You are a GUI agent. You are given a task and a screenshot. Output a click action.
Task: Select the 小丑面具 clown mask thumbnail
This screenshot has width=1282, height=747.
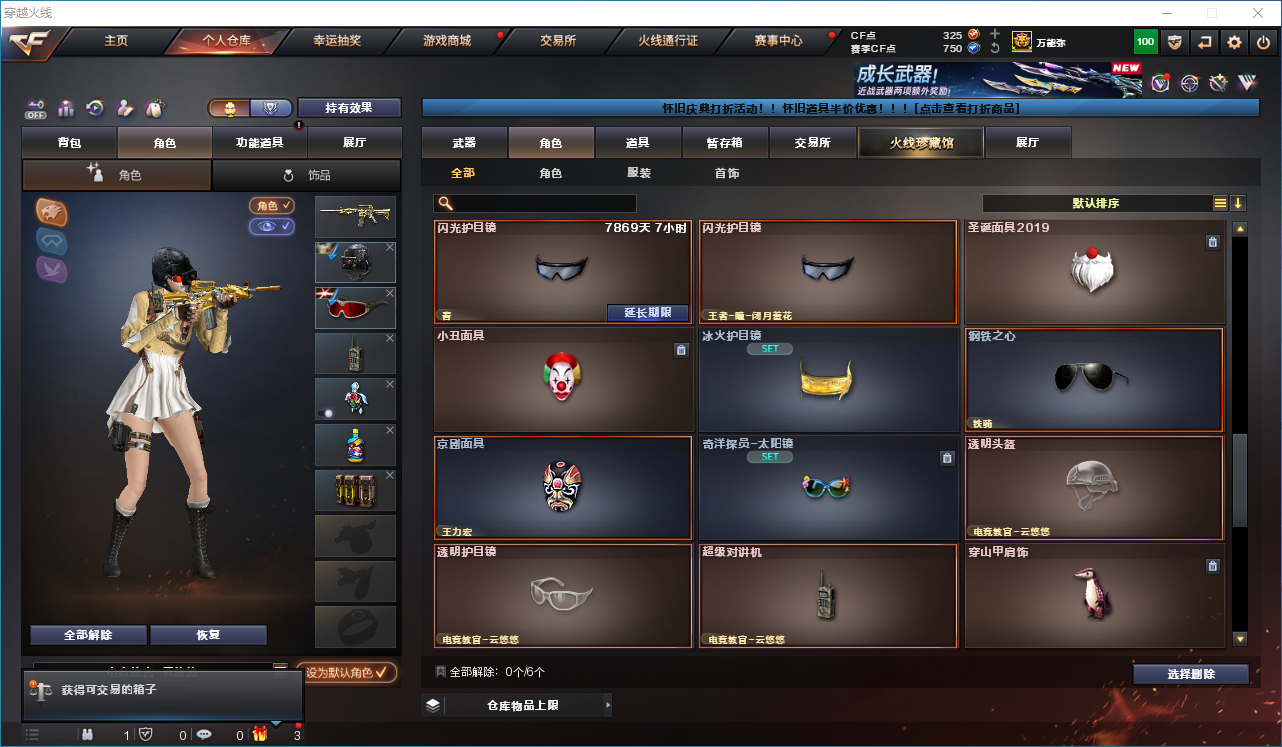tap(563, 381)
